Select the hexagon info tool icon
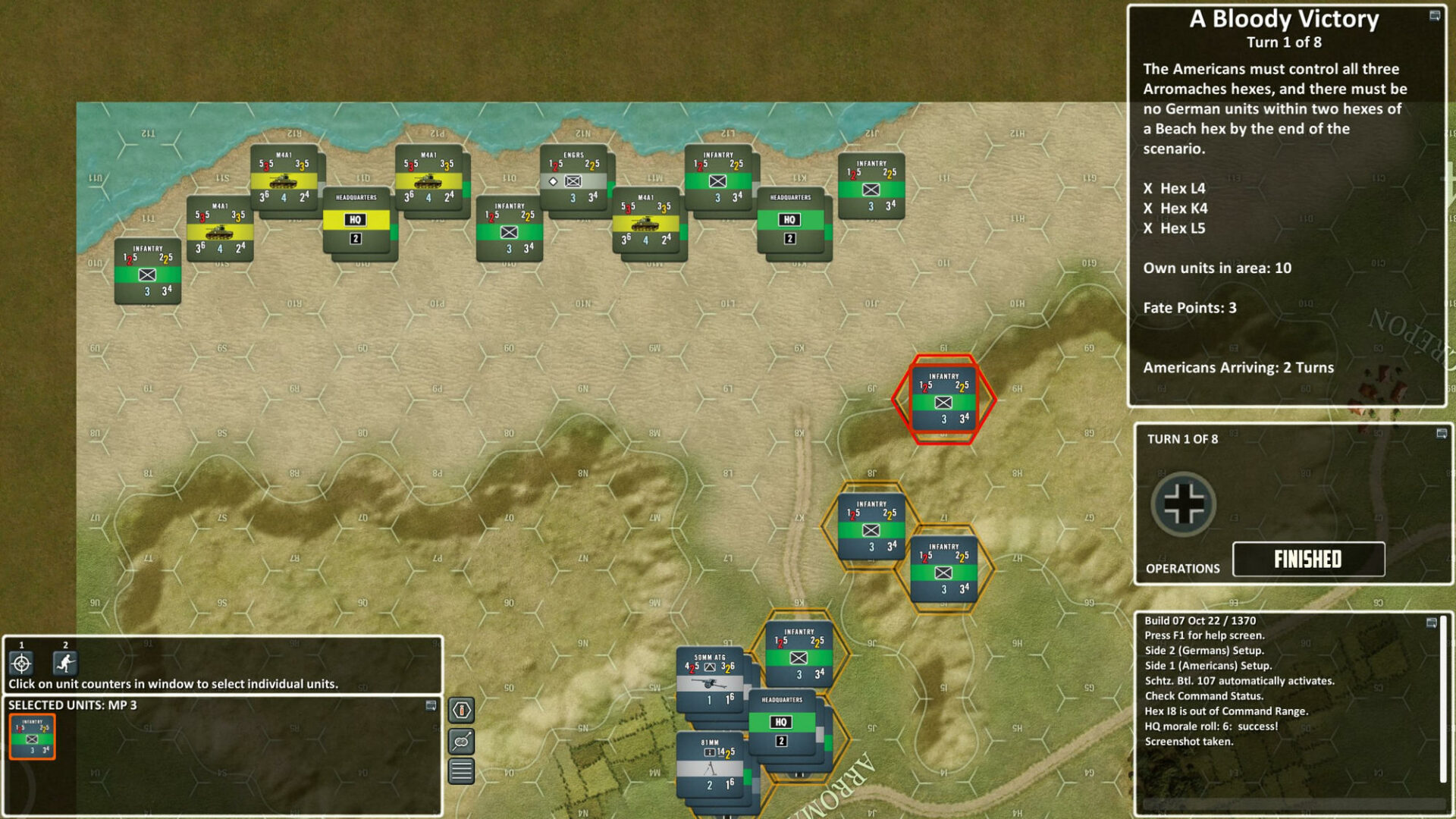Image resolution: width=1456 pixels, height=819 pixels. pyautogui.click(x=463, y=711)
